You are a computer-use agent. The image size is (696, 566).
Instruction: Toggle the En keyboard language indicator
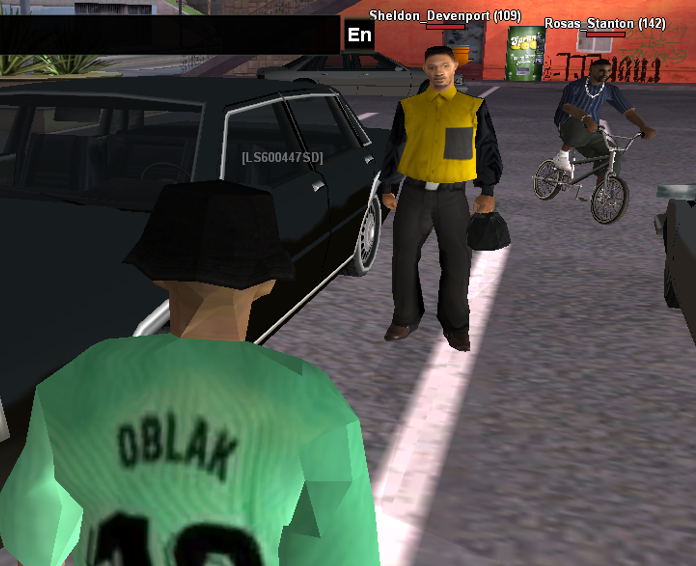click(x=360, y=35)
